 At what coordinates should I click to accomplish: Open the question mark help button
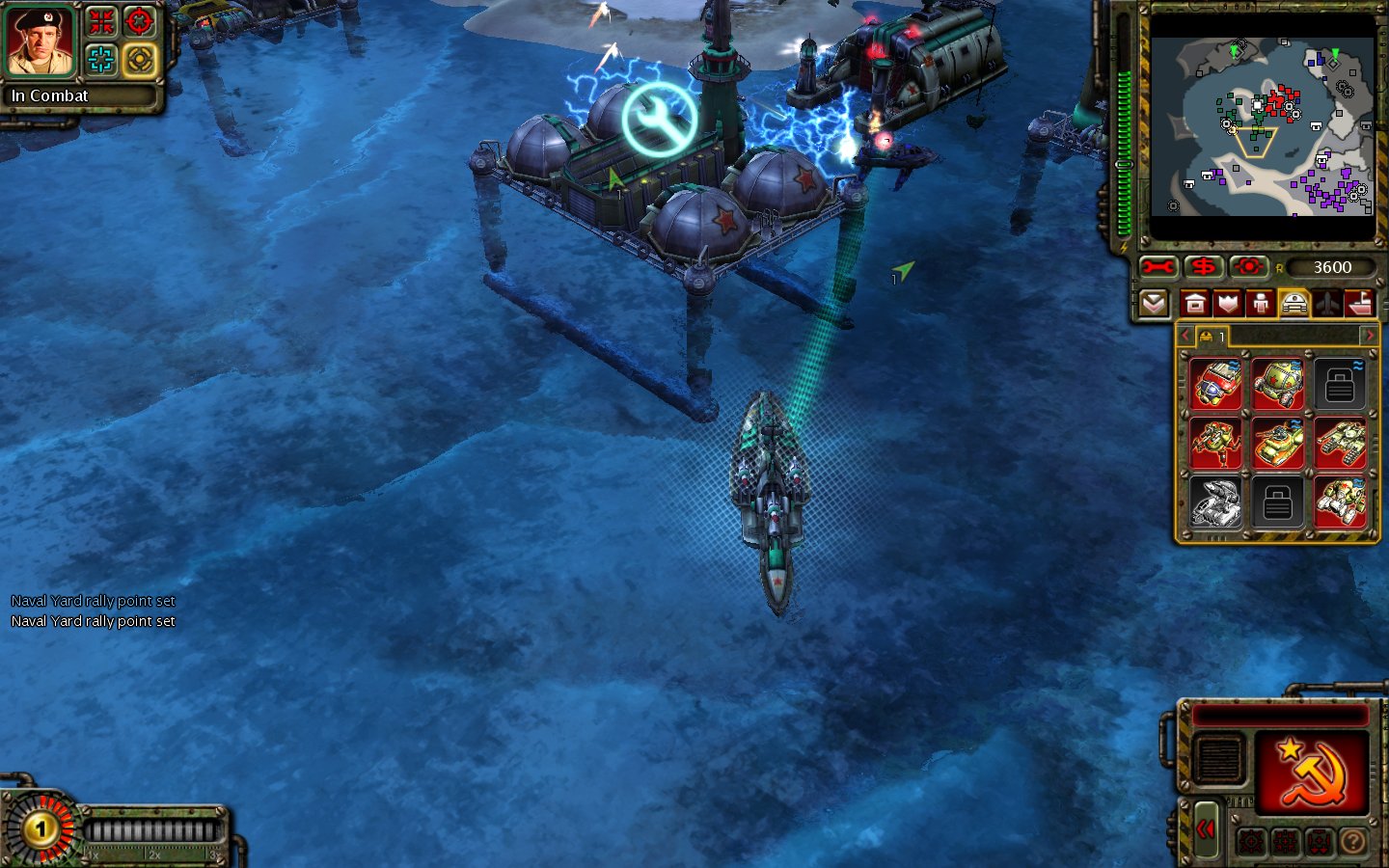pyautogui.click(x=1353, y=842)
